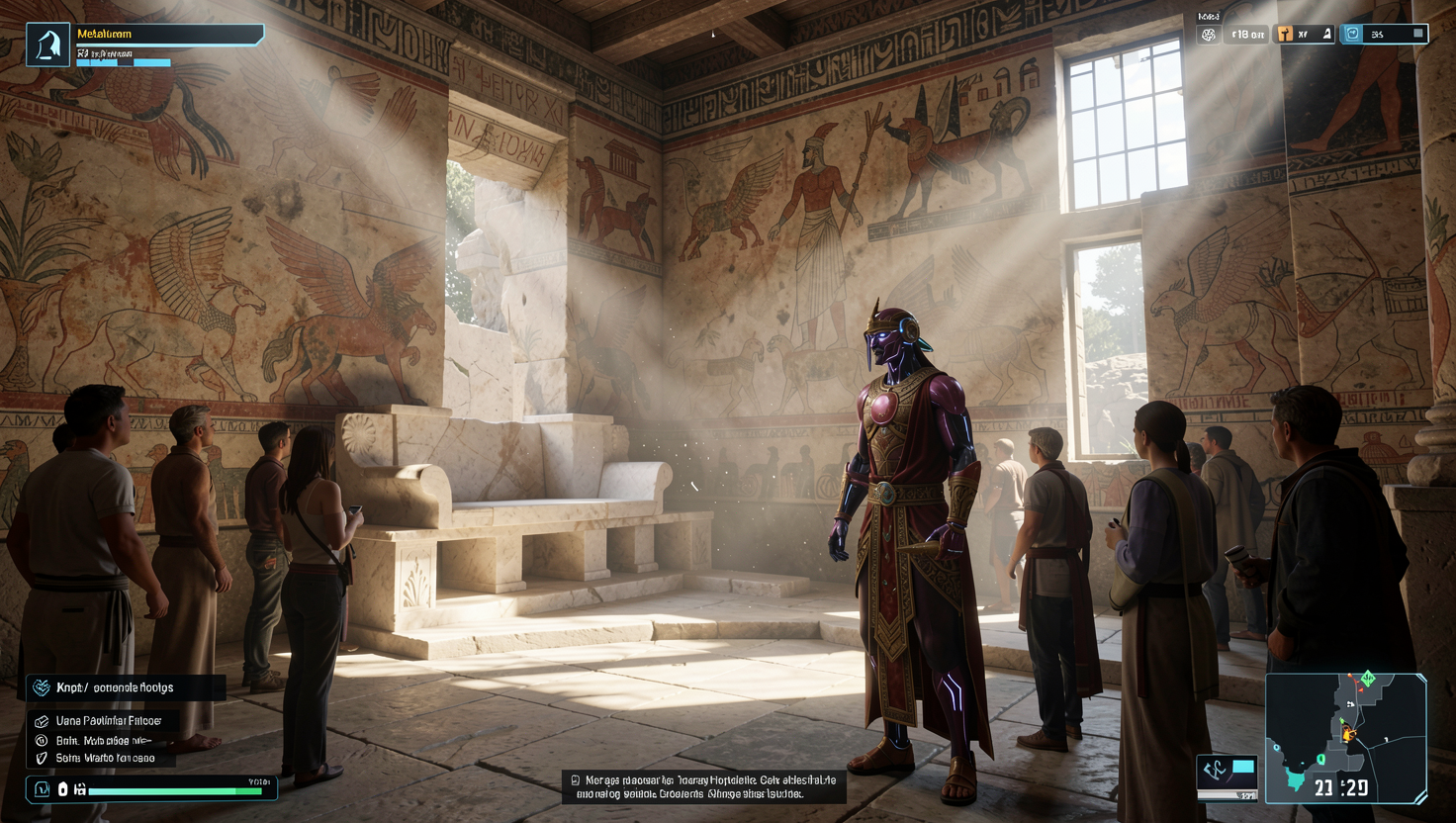Select the currency tab showing 18

click(x=1247, y=34)
